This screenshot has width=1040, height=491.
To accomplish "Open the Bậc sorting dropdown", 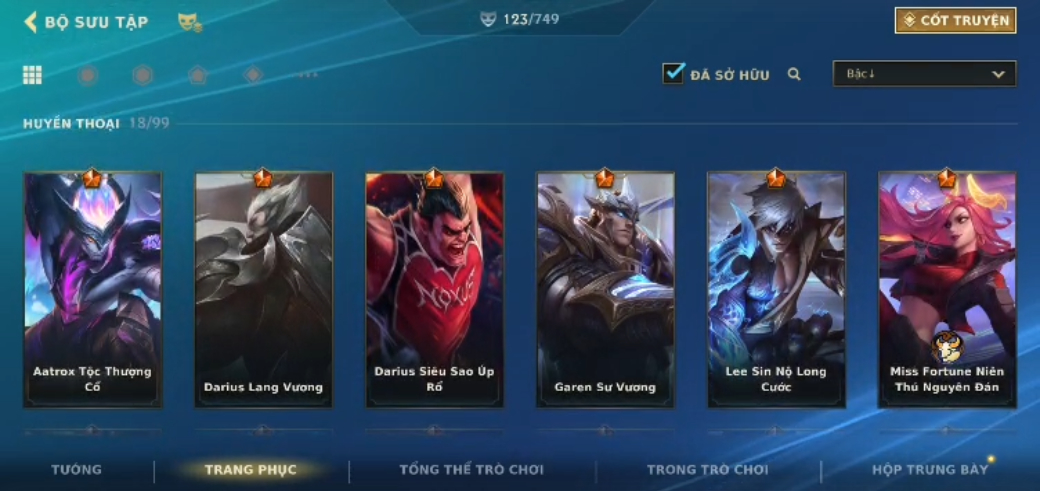I will pyautogui.click(x=924, y=74).
